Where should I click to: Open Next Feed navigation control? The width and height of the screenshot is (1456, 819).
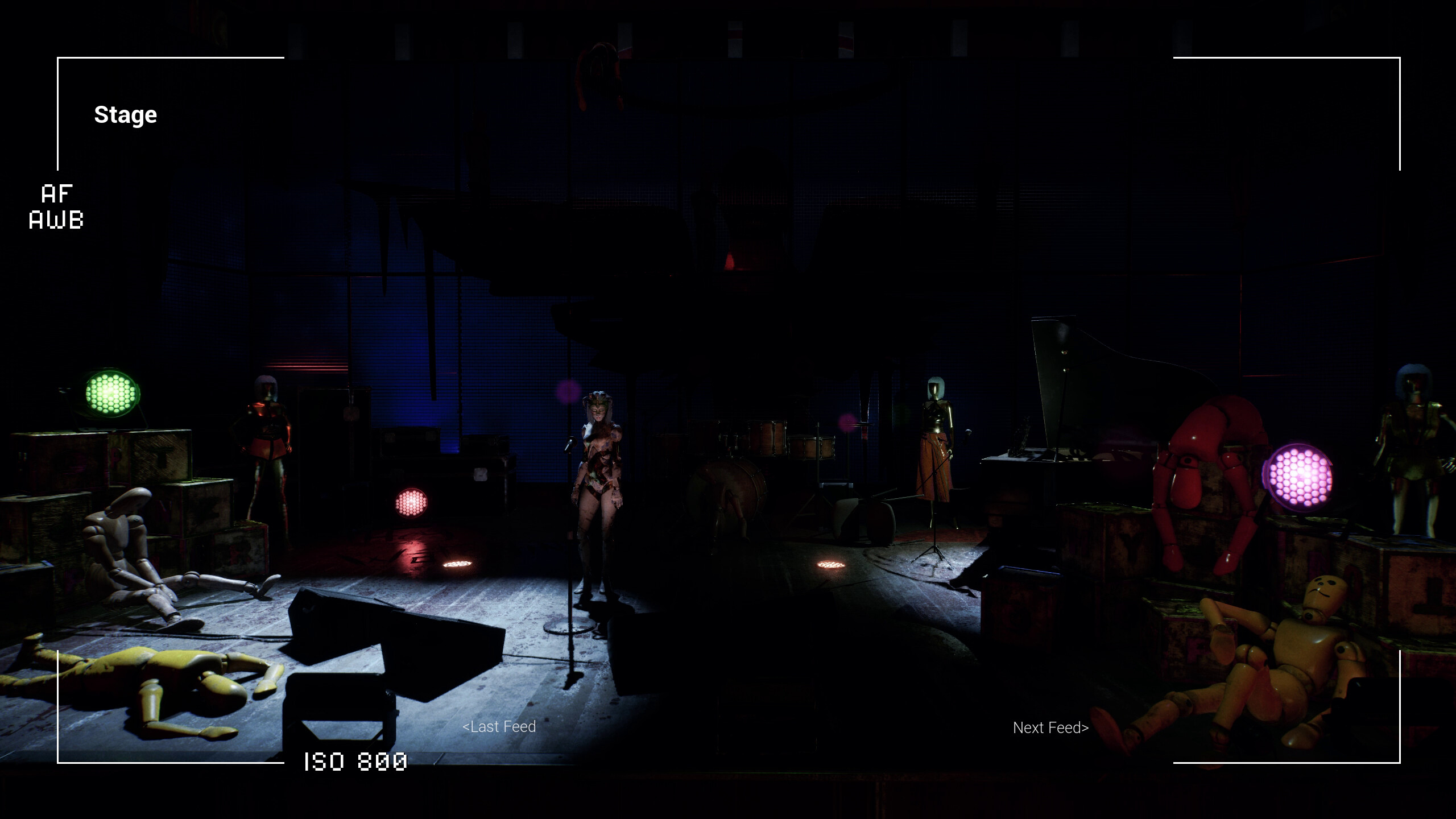[x=1050, y=727]
